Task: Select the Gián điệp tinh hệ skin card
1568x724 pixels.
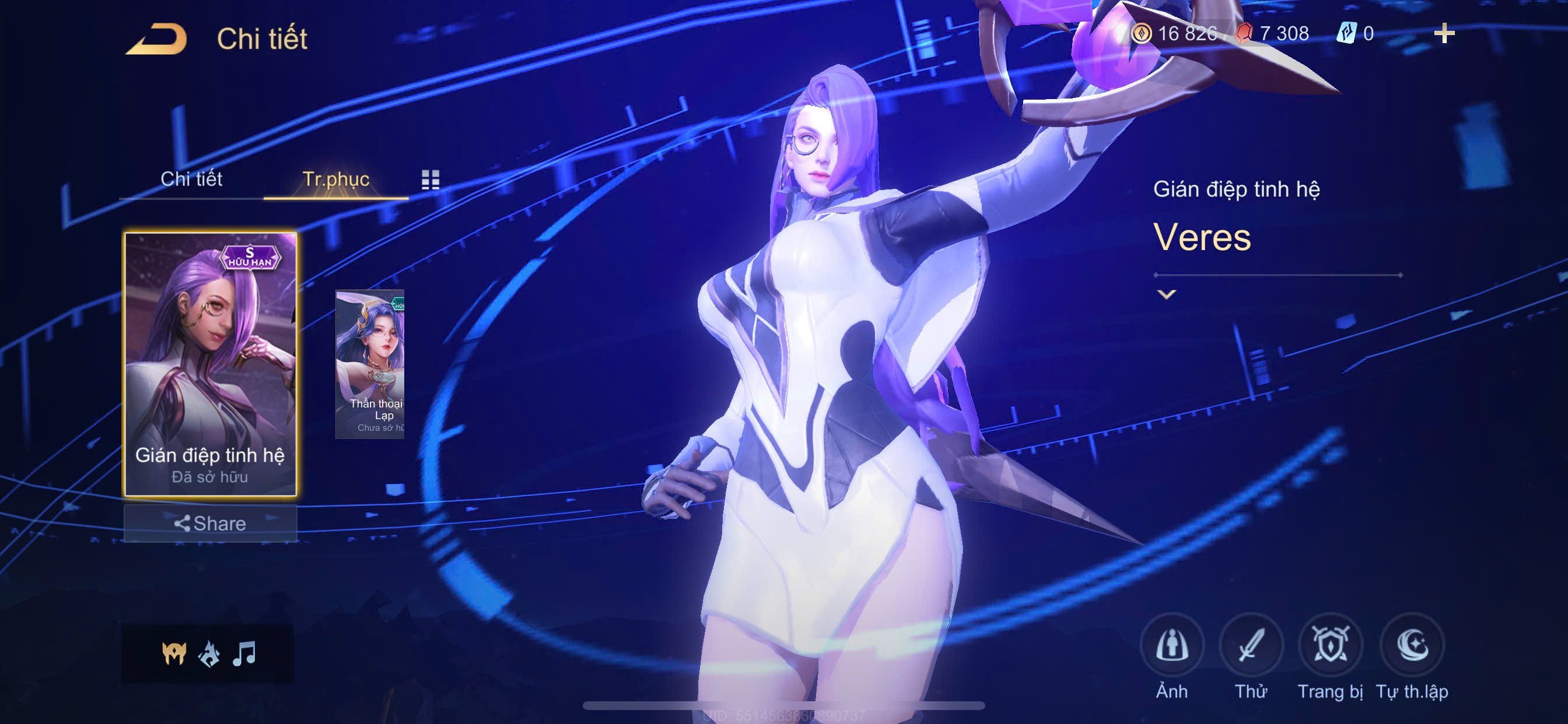Action: click(210, 364)
